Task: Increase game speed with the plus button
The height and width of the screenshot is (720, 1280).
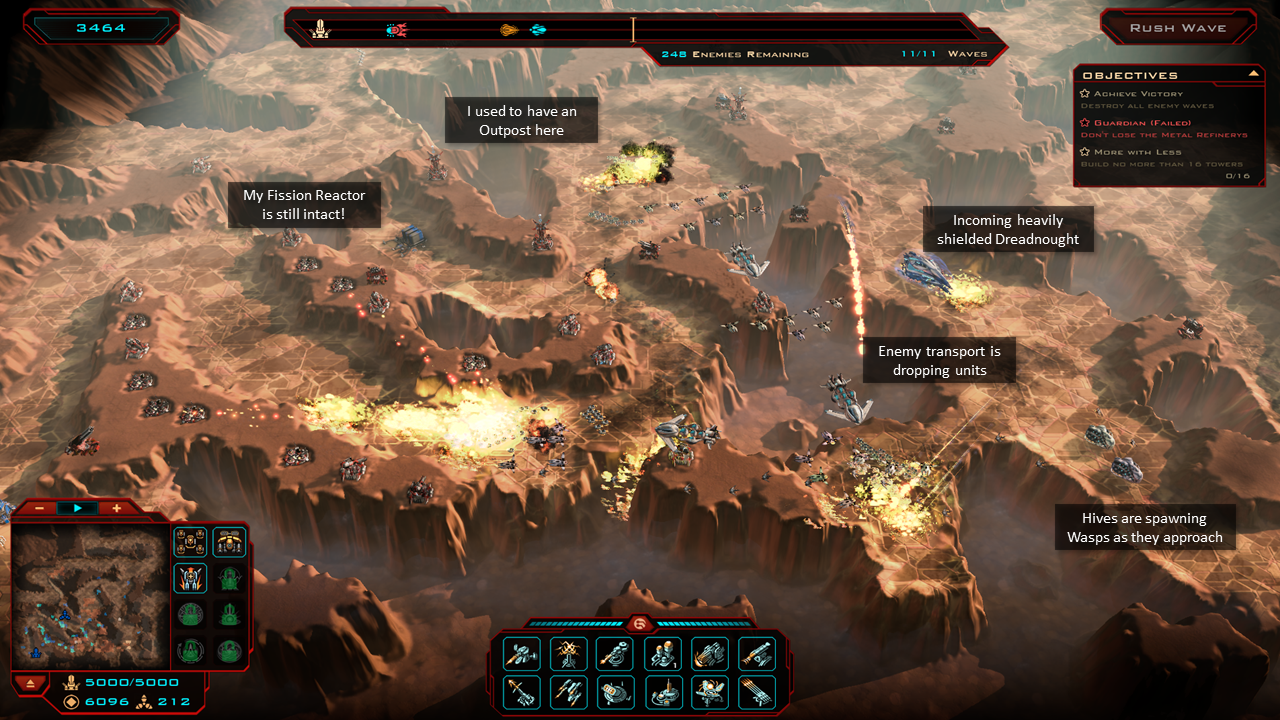Action: pos(116,508)
